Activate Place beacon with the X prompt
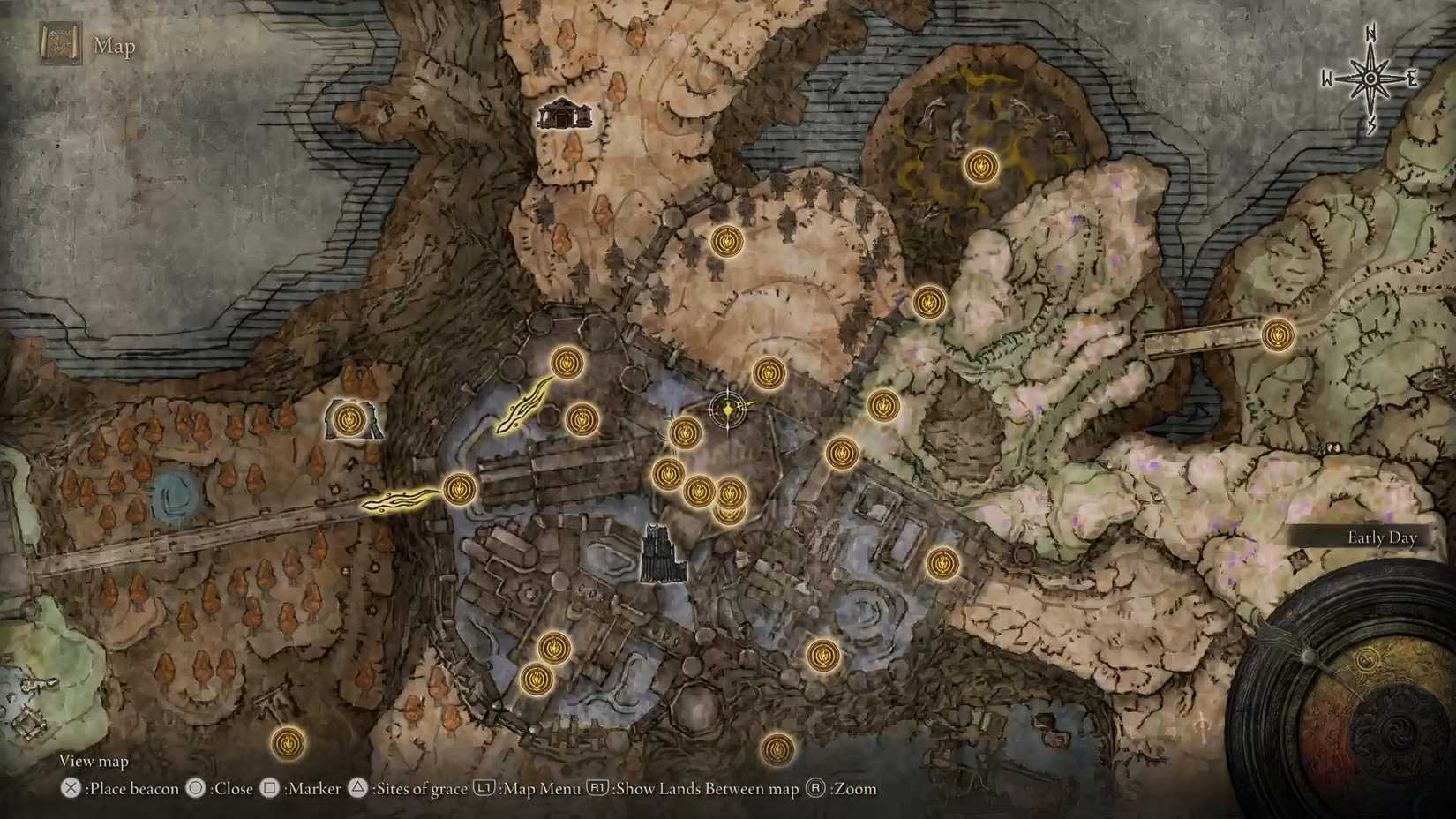The width and height of the screenshot is (1456, 819). point(69,788)
